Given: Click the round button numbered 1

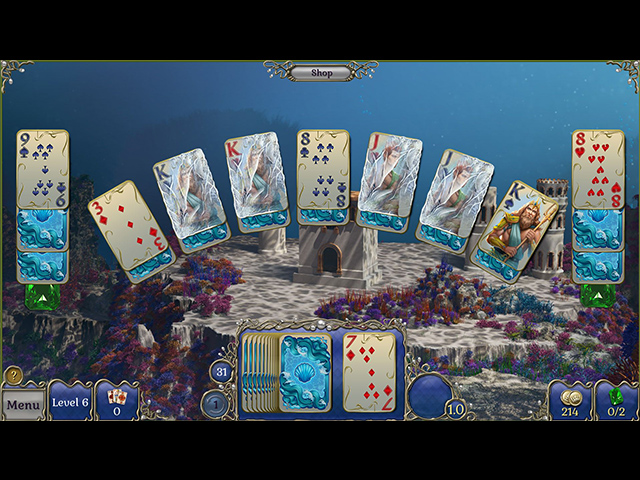Looking at the screenshot, I should (x=215, y=403).
